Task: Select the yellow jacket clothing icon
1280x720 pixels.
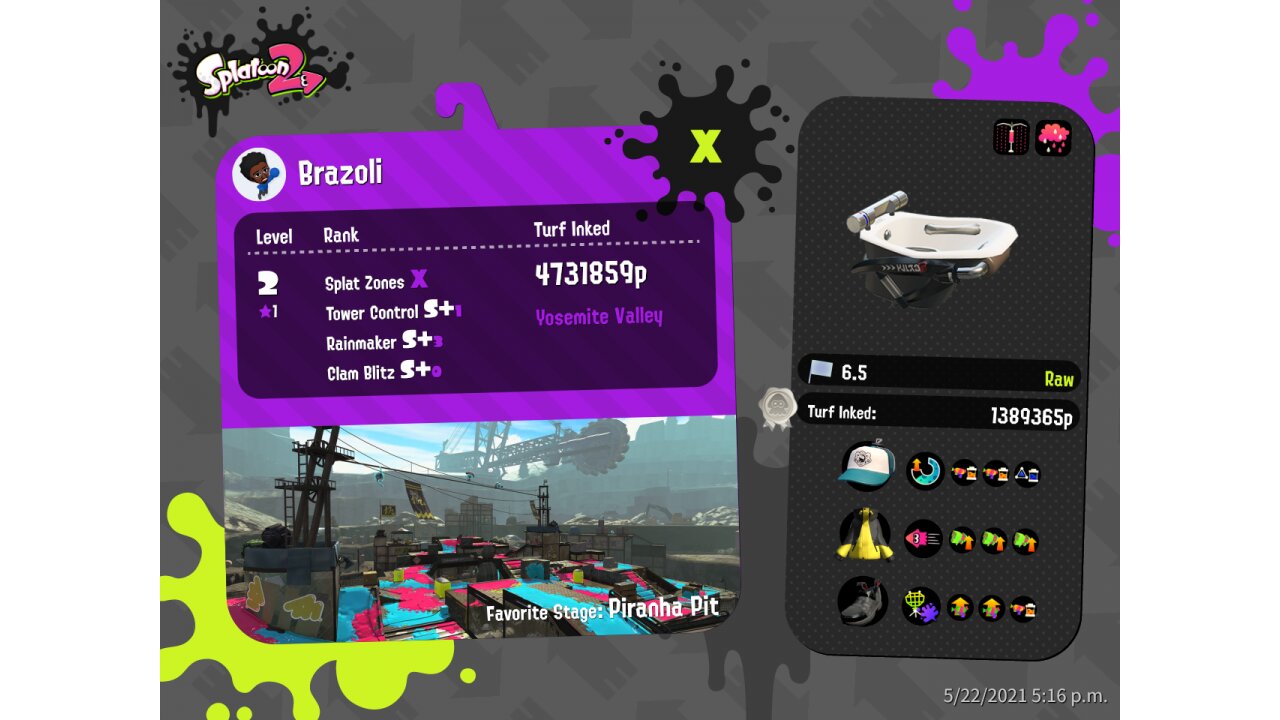Action: tap(864, 536)
